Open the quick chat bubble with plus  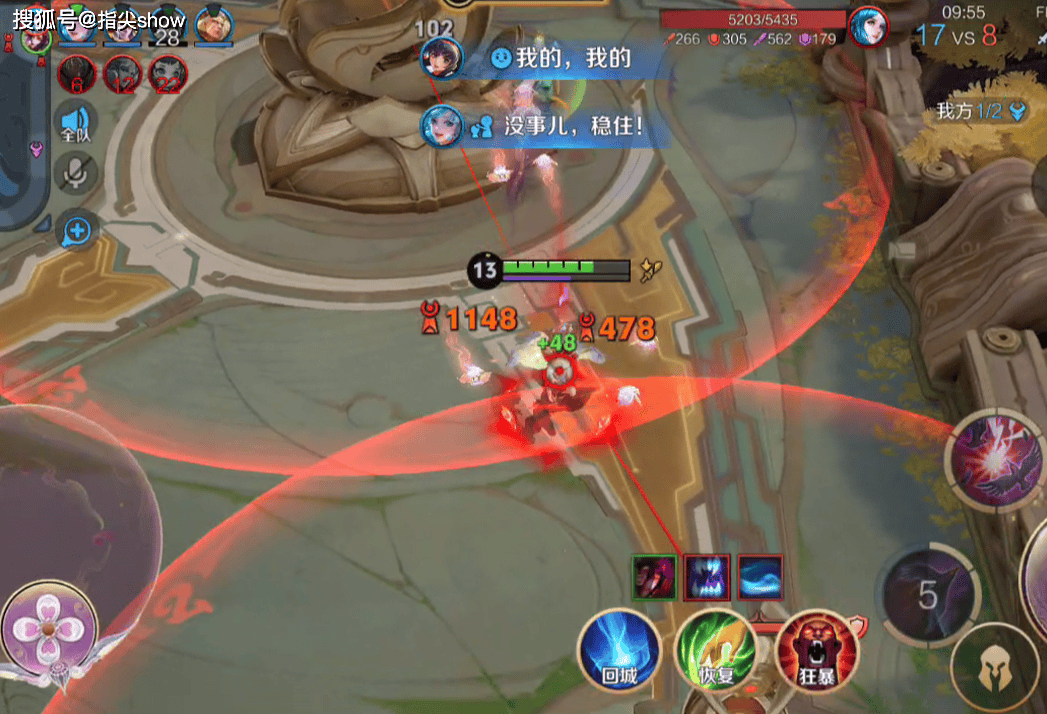click(x=76, y=232)
